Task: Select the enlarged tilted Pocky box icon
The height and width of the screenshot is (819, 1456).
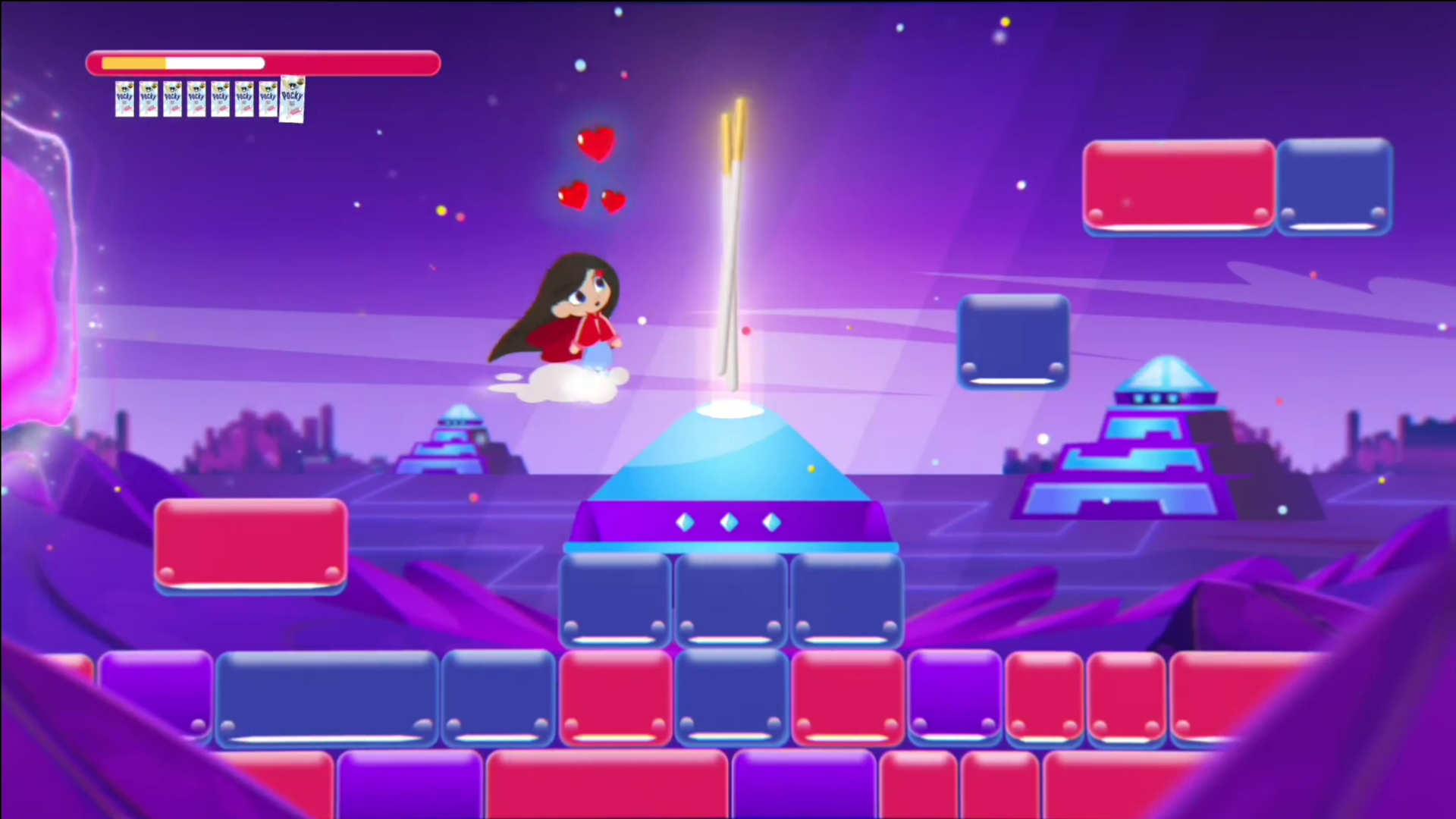Action: click(292, 99)
